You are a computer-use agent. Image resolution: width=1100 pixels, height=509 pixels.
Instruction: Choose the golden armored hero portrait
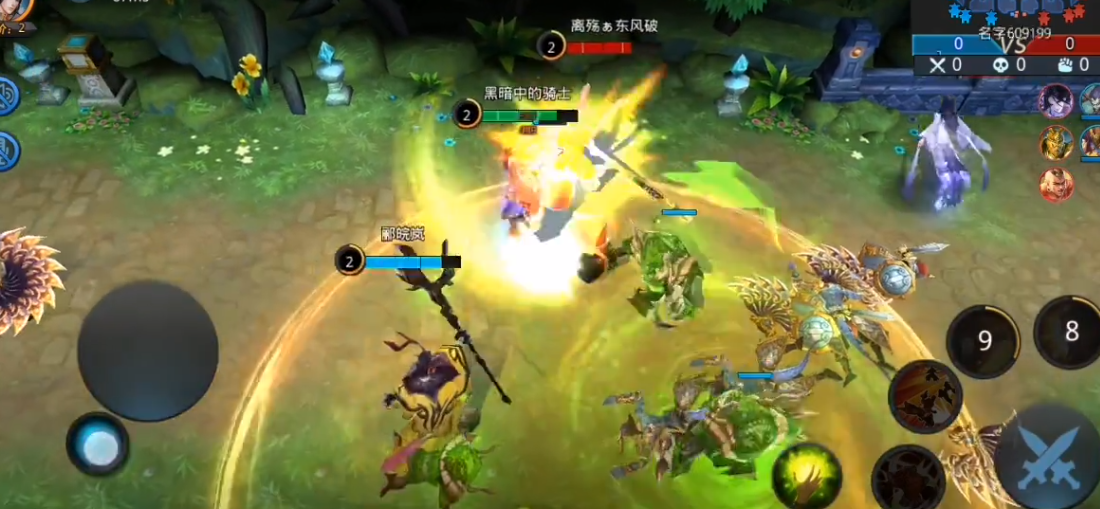pos(1056,143)
